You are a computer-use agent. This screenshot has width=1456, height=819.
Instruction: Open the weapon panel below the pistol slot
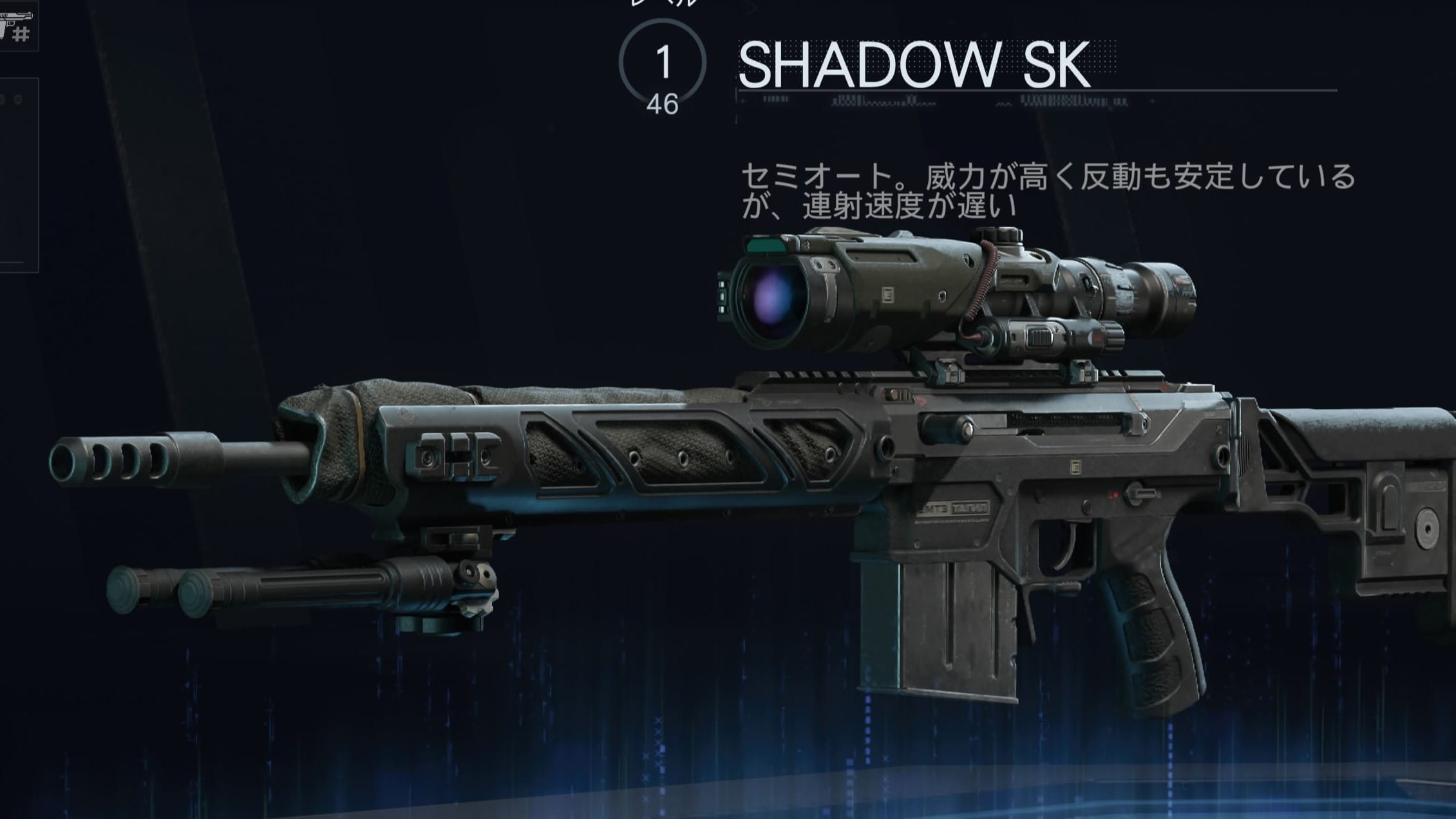(x=19, y=174)
